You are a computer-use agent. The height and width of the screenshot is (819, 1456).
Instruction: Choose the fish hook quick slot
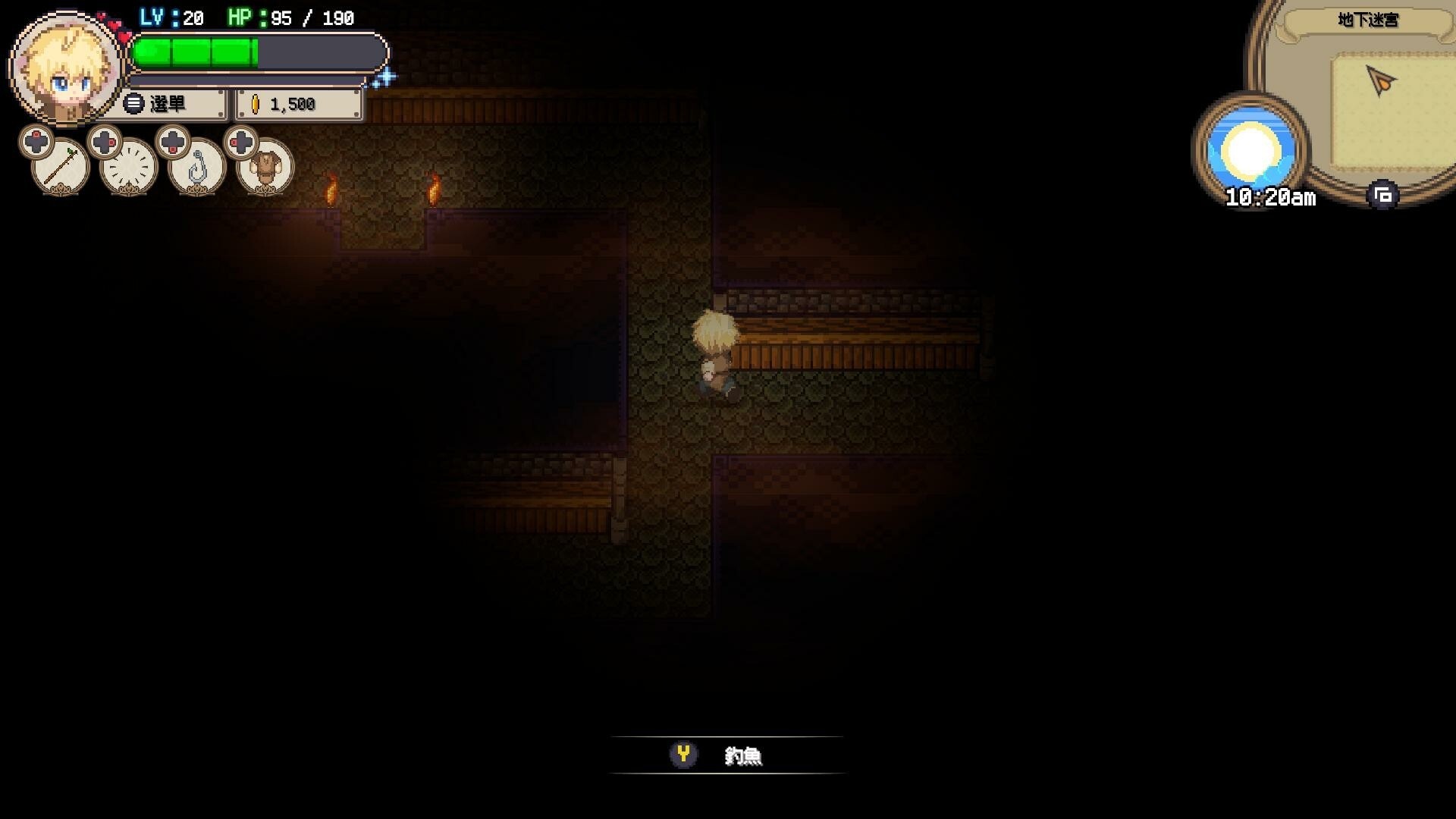point(197,168)
